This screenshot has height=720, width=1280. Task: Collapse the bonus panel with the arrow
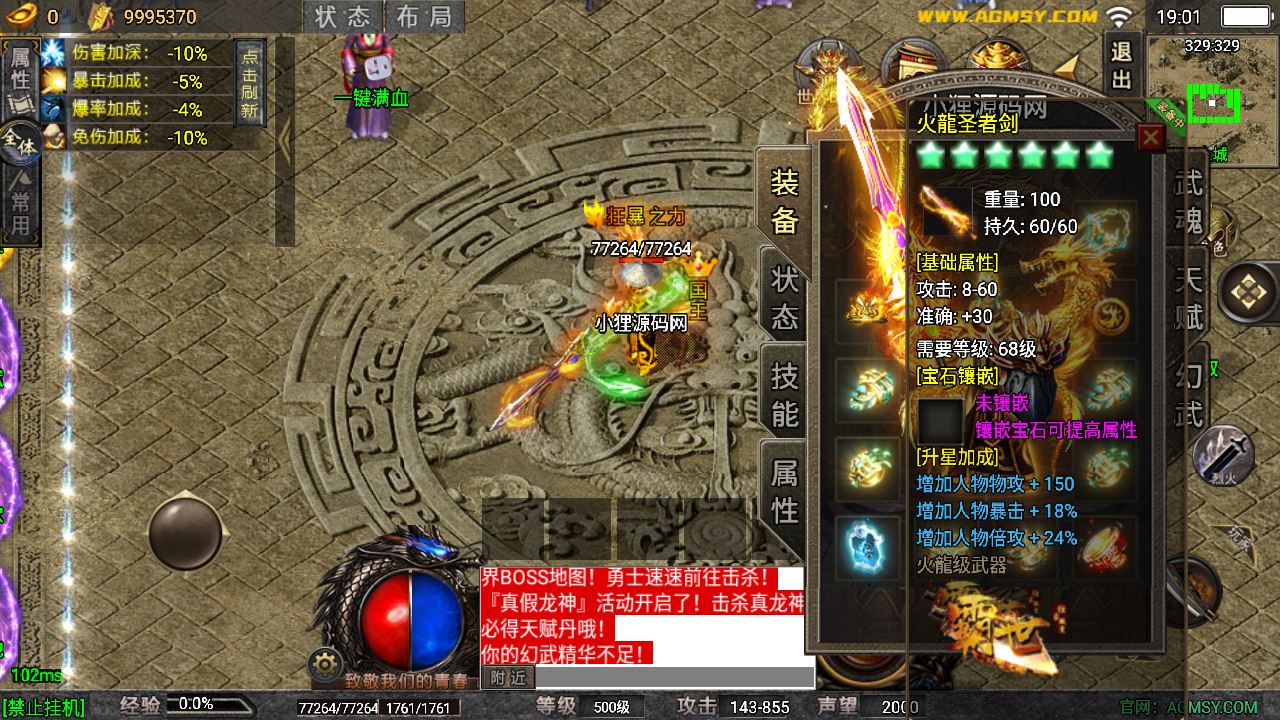284,140
